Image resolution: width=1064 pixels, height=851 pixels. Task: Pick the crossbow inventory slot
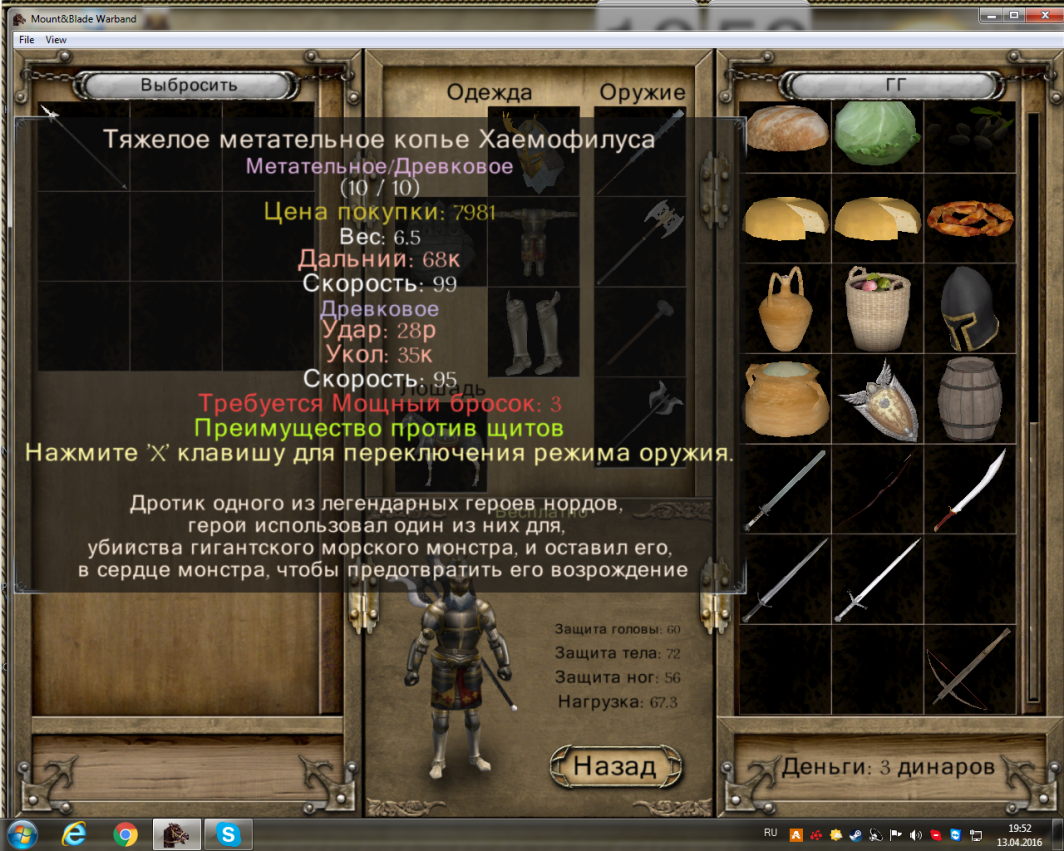click(x=968, y=670)
